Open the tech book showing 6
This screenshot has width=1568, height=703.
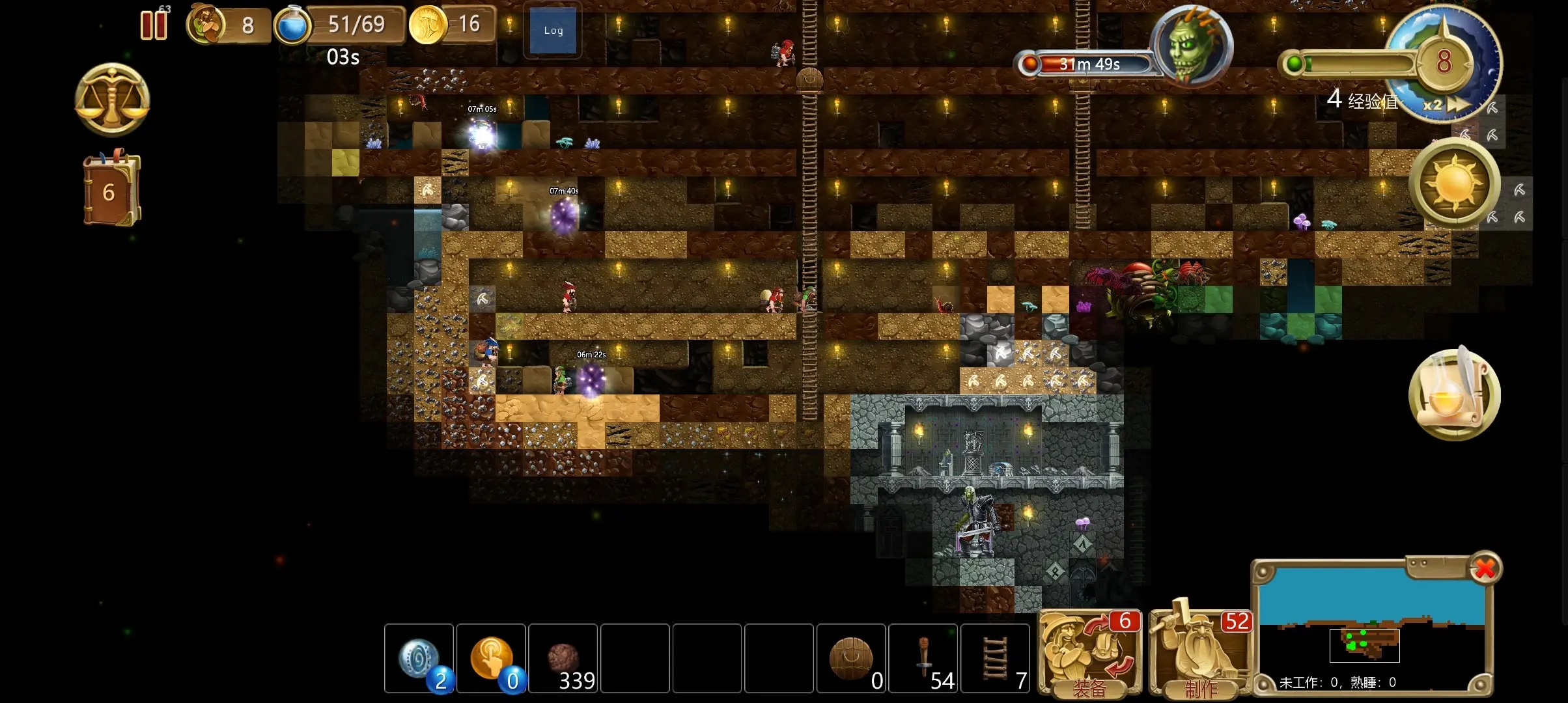pyautogui.click(x=111, y=191)
